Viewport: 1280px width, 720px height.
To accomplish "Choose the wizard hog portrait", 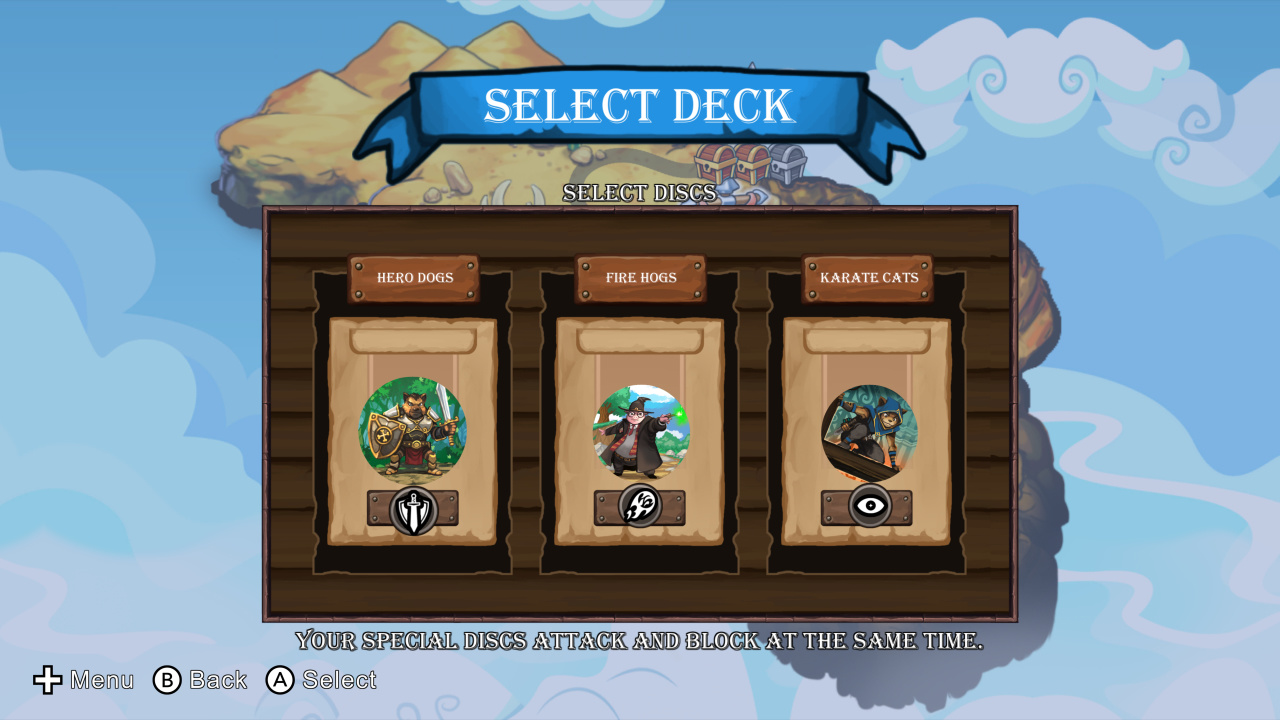I will [641, 432].
